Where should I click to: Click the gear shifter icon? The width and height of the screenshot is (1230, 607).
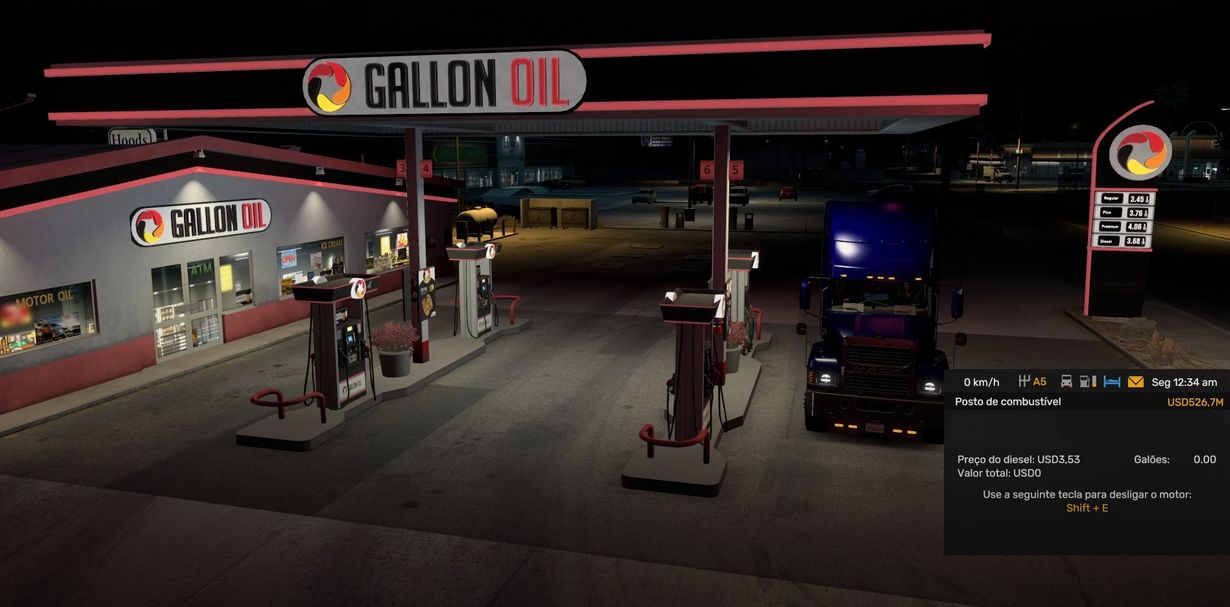click(1023, 382)
